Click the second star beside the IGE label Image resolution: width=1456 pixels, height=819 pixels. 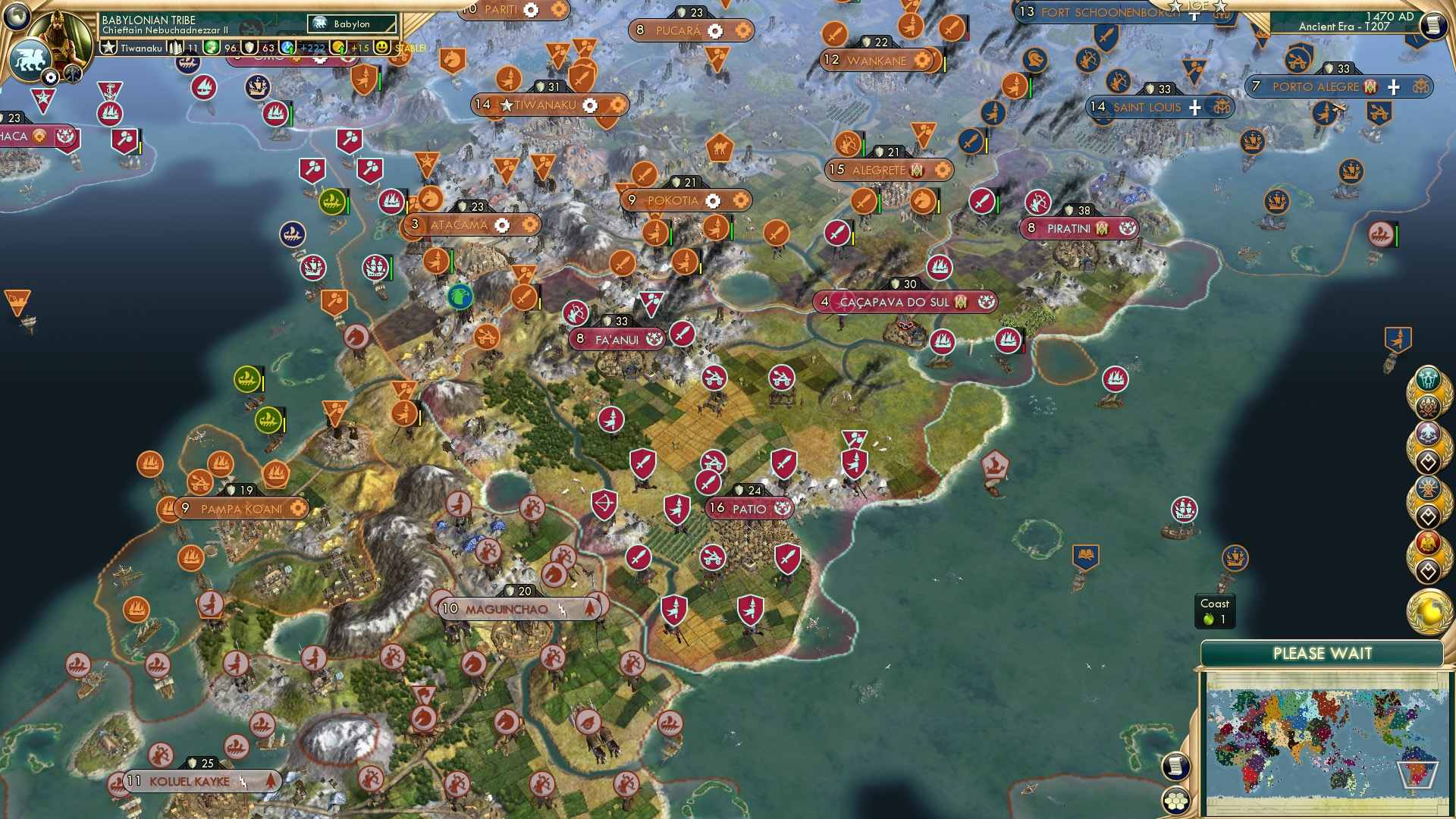point(1219,7)
